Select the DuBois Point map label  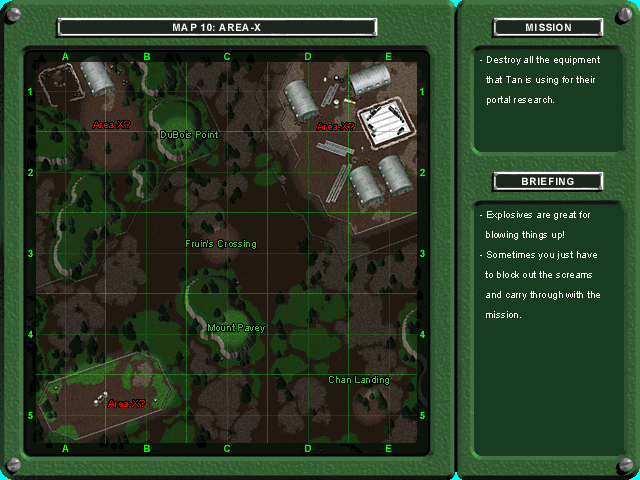tap(189, 134)
